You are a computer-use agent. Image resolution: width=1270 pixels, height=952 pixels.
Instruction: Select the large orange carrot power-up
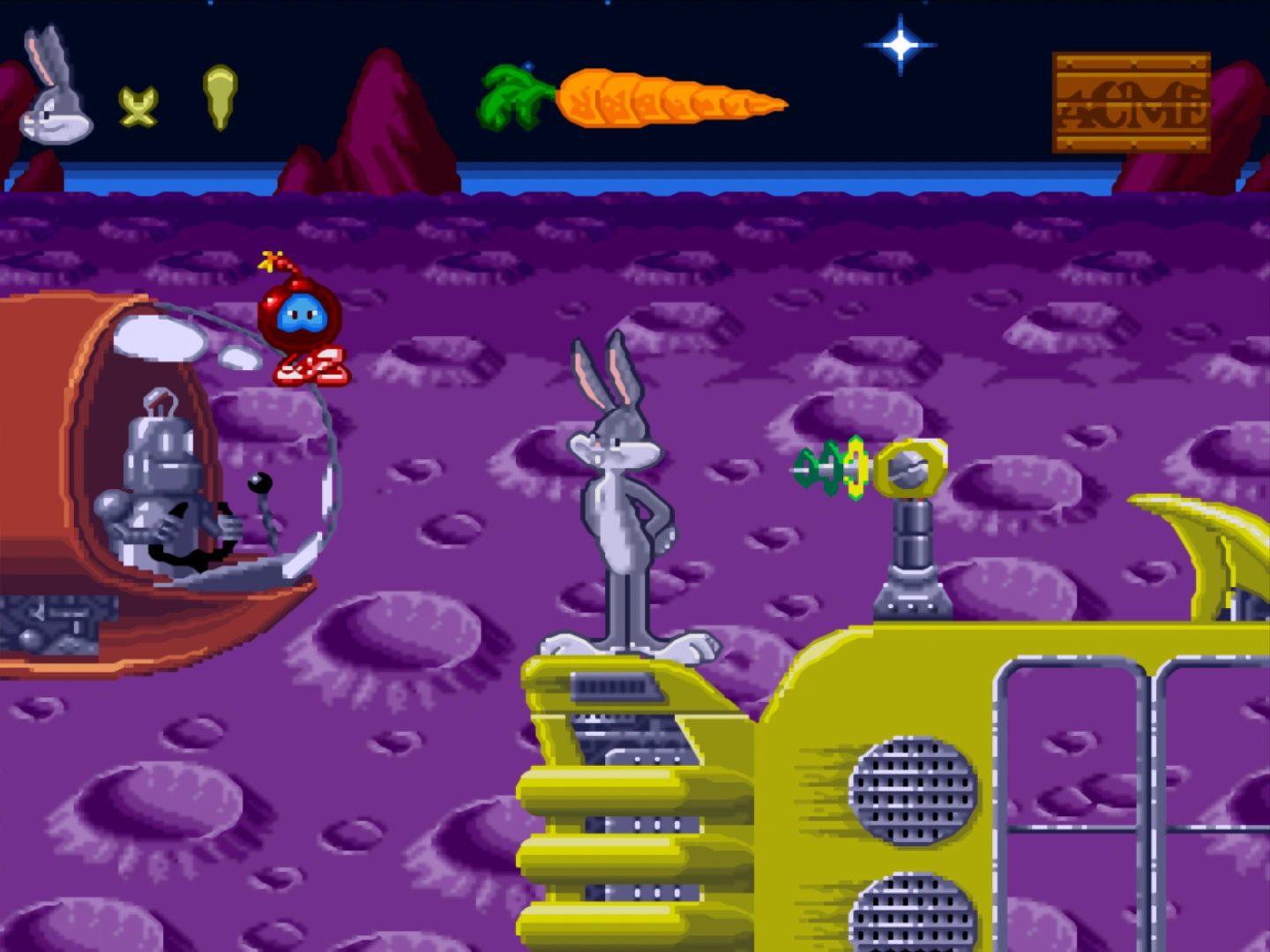644,99
